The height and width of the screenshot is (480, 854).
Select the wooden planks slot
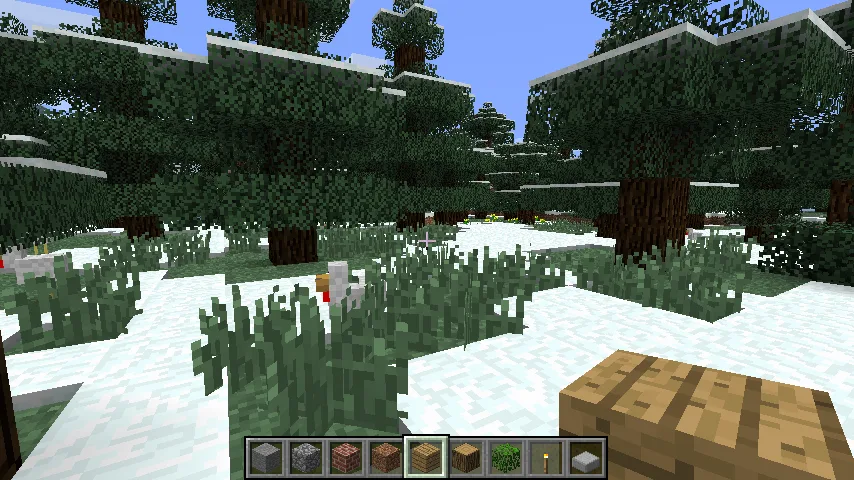tap(426, 459)
